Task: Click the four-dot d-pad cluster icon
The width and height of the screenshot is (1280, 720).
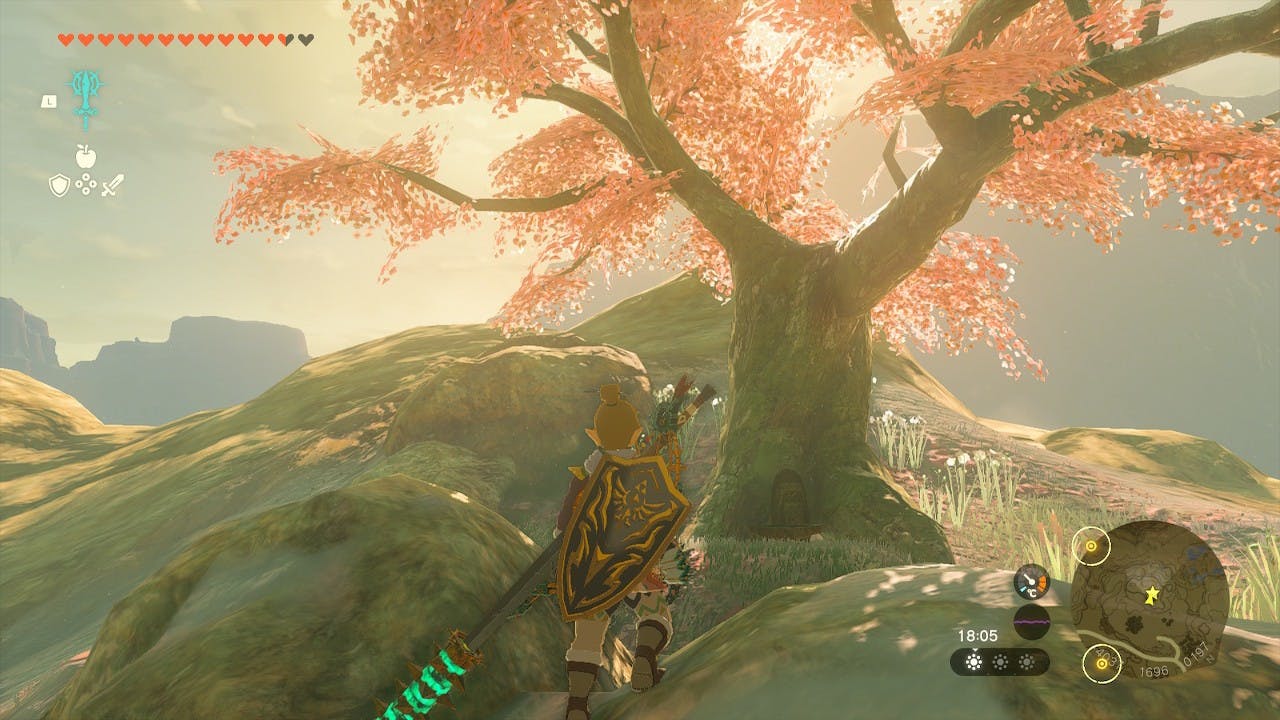Action: pos(85,185)
